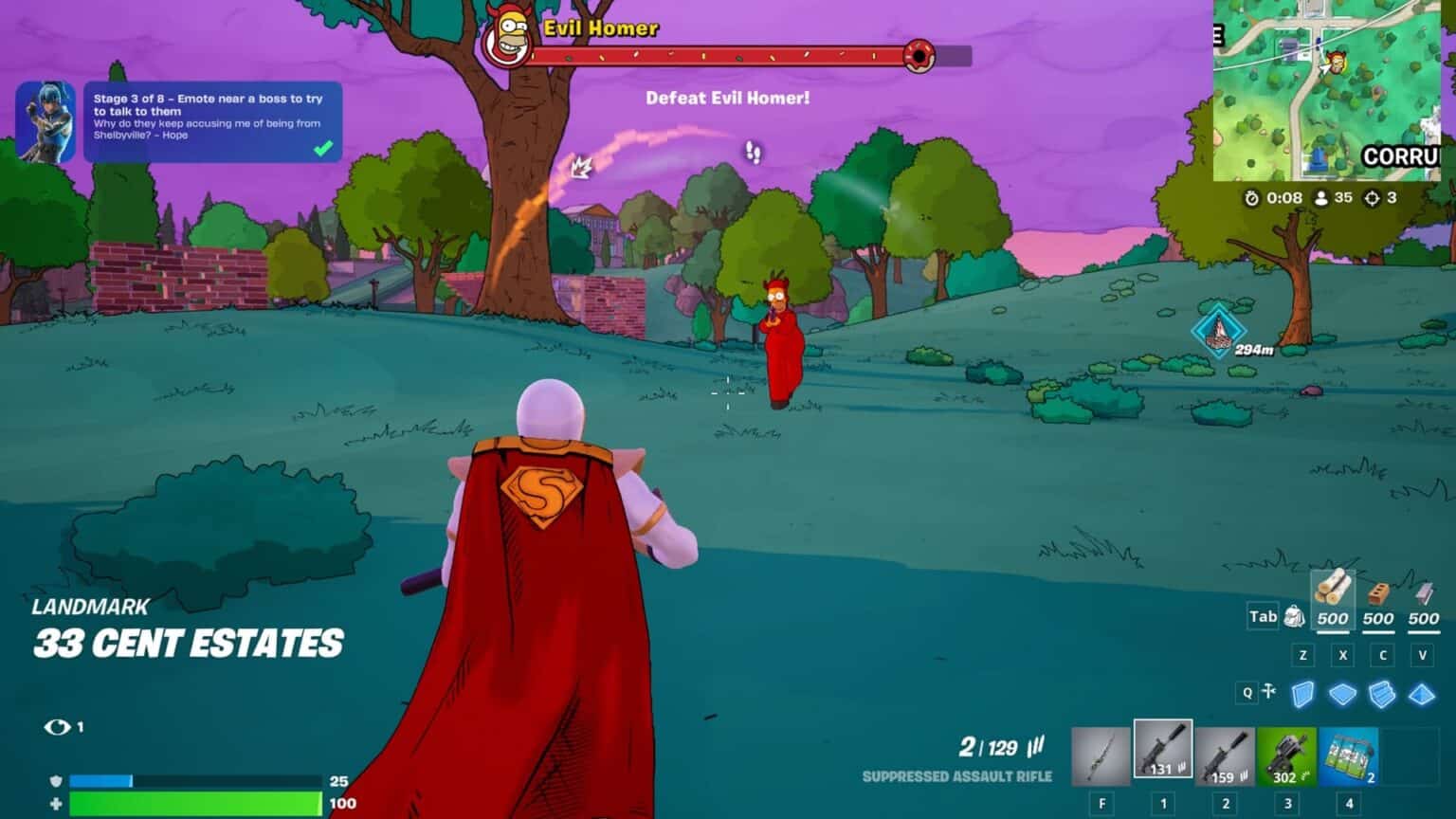This screenshot has width=1456, height=819.
Task: Select the ramp building piece icon
Action: 1384,693
